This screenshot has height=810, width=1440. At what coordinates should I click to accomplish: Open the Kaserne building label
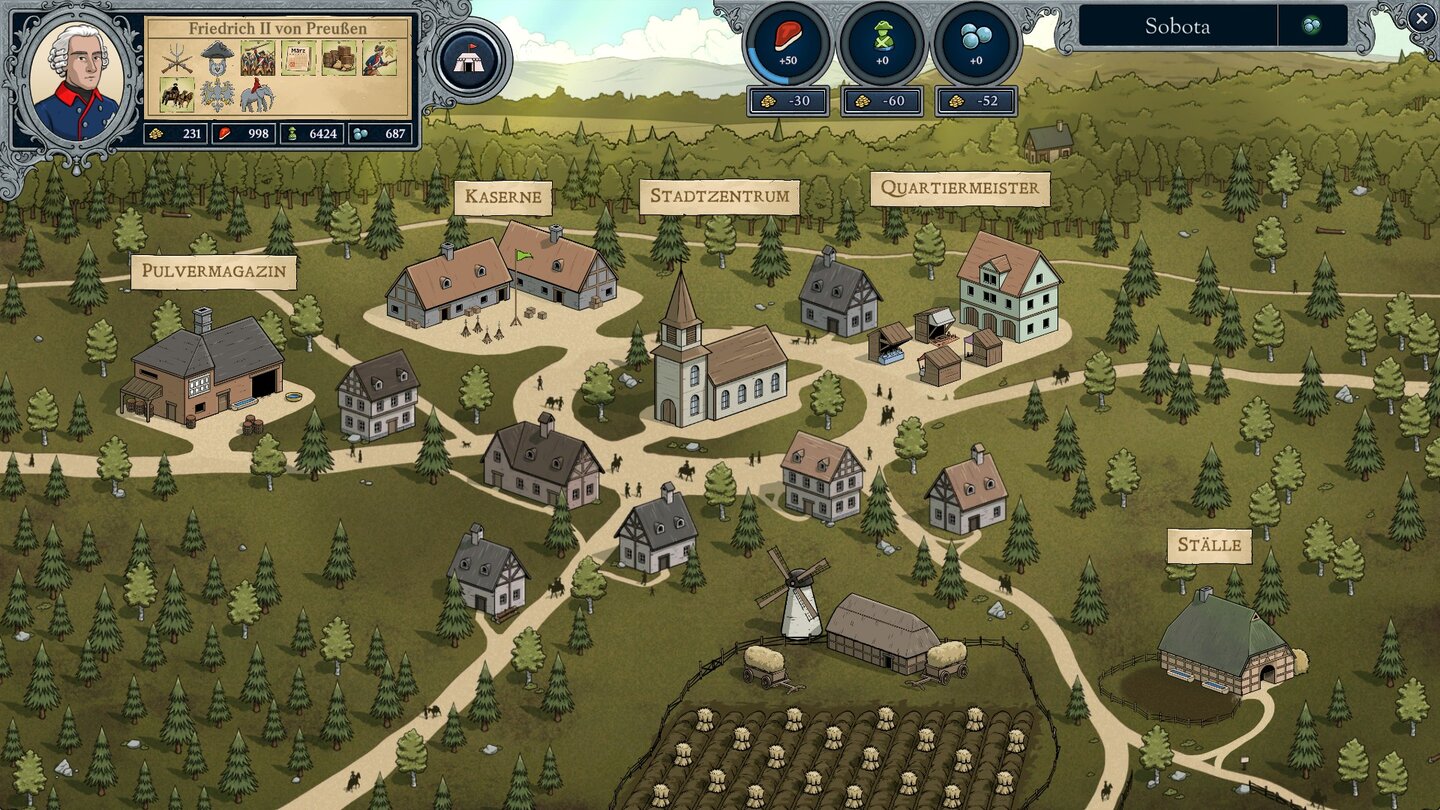point(503,197)
